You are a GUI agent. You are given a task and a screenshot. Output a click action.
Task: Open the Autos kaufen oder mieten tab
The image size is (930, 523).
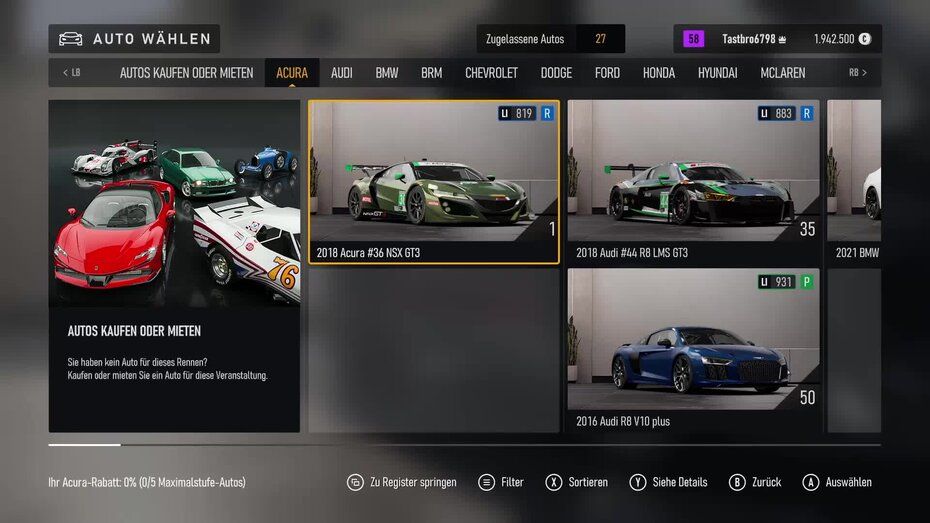tap(186, 73)
